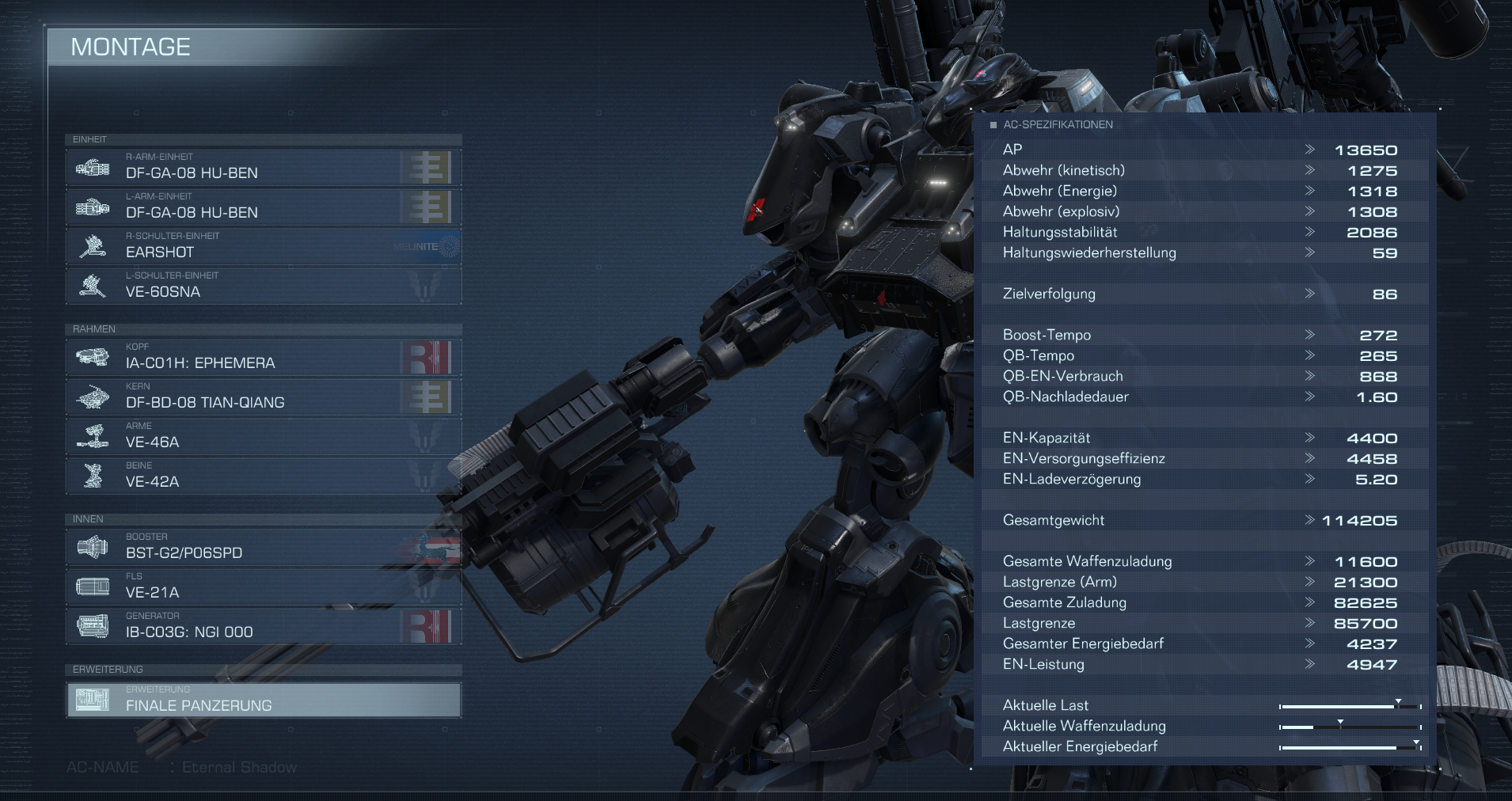
Task: Select the L-ARM-EINHEIT weapon slot
Action: coord(264,207)
